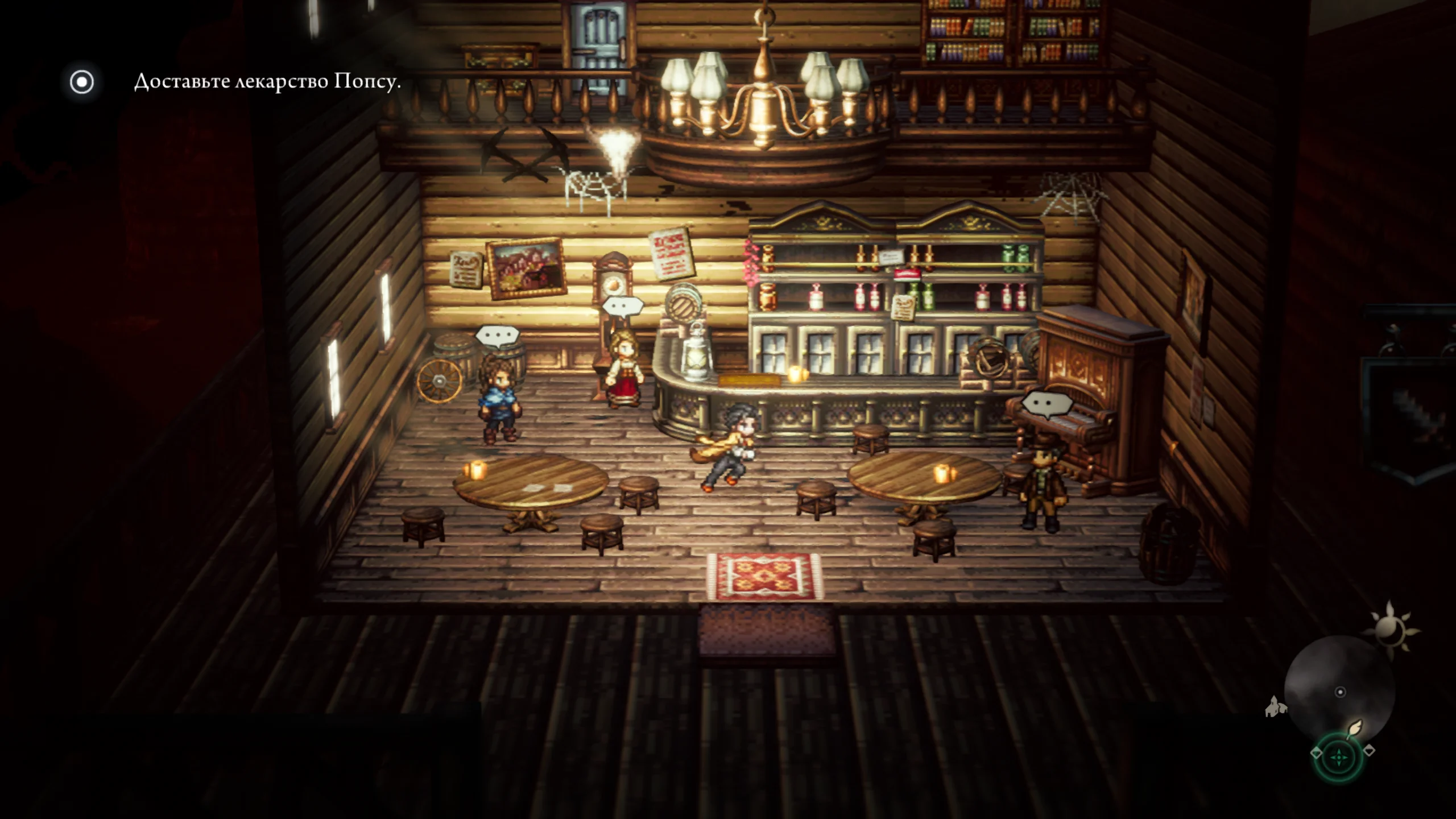Open the round minimap

click(x=1339, y=691)
